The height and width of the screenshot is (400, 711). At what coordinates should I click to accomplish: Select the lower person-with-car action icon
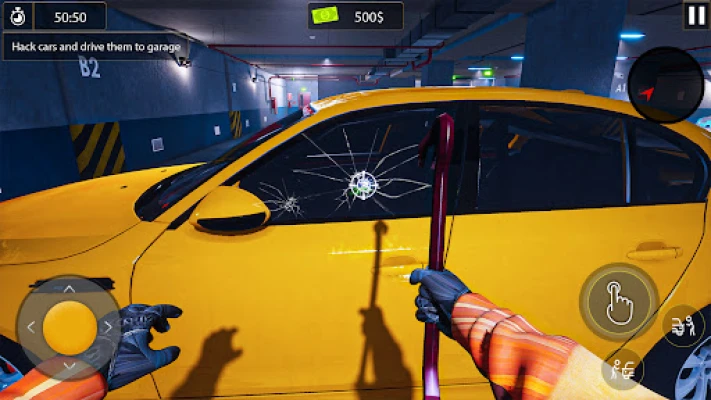[623, 369]
